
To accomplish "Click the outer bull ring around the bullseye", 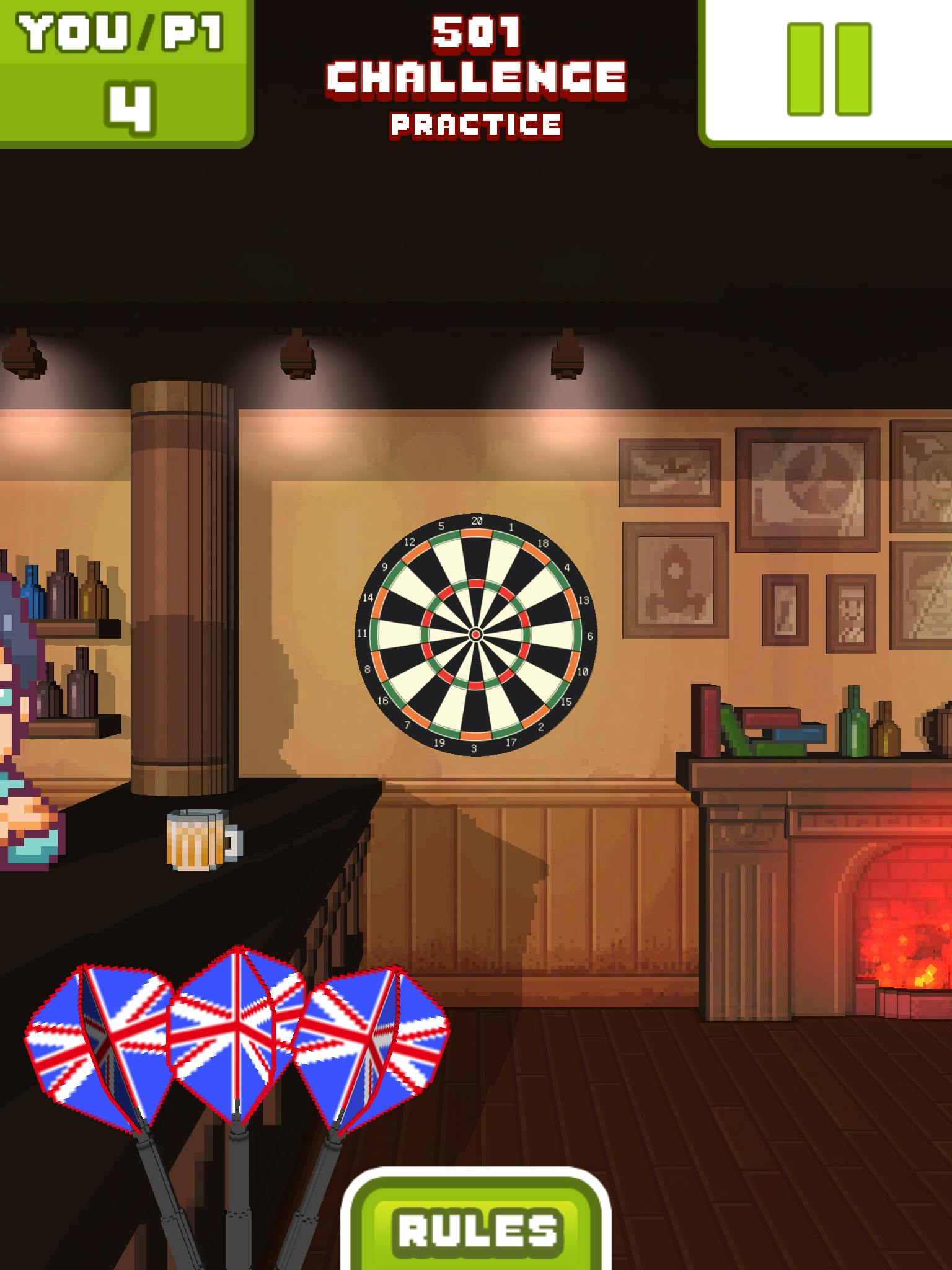I will coord(477,628).
